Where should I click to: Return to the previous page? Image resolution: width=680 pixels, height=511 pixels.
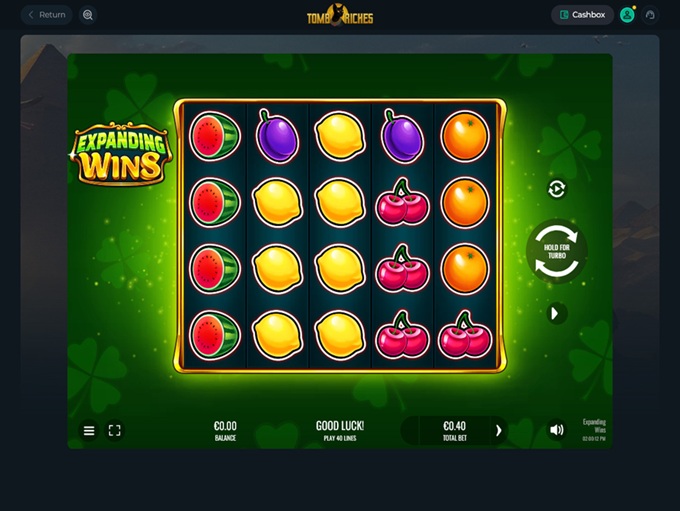click(47, 15)
